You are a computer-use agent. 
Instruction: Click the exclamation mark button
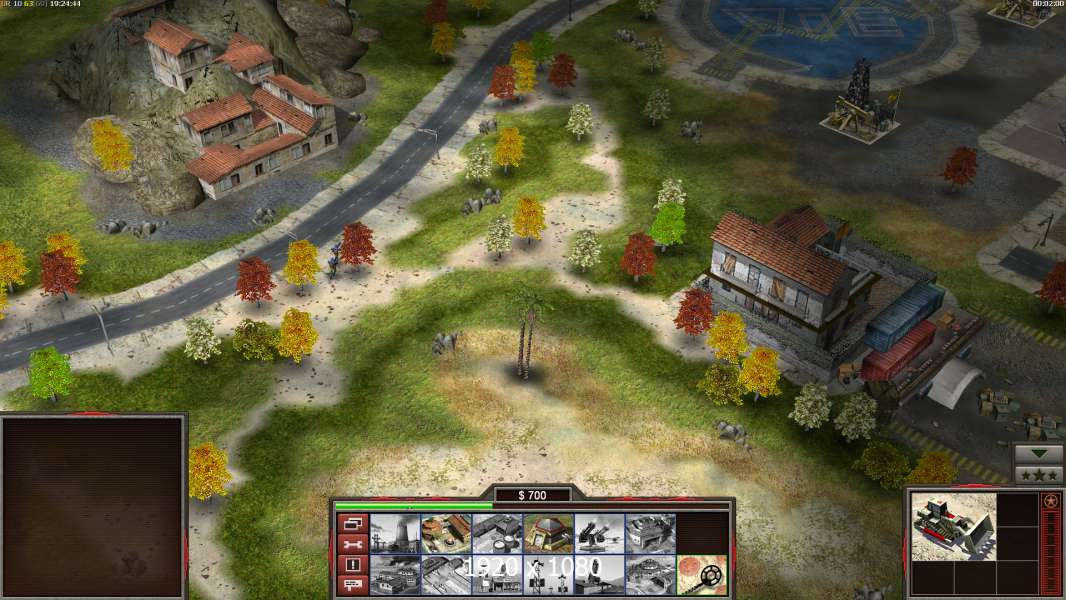[351, 565]
